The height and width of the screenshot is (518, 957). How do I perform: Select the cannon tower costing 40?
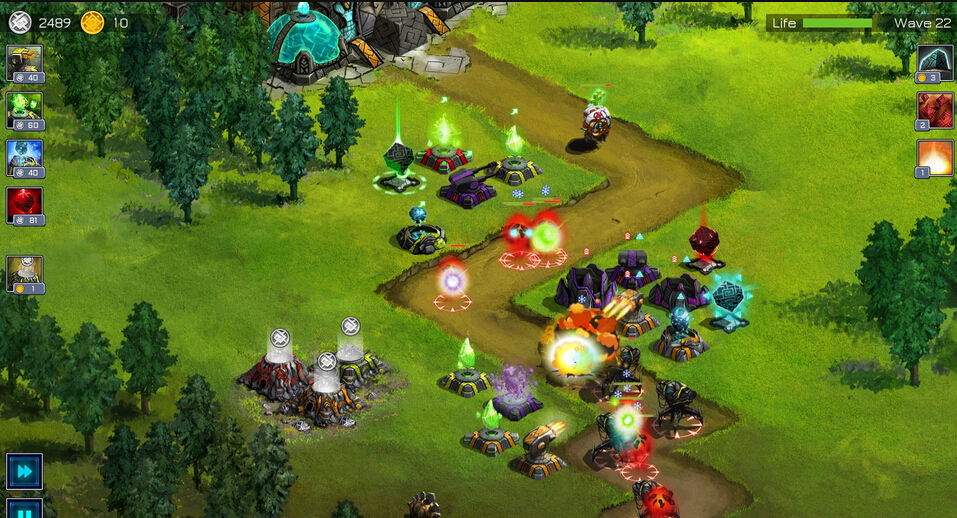pyautogui.click(x=24, y=62)
